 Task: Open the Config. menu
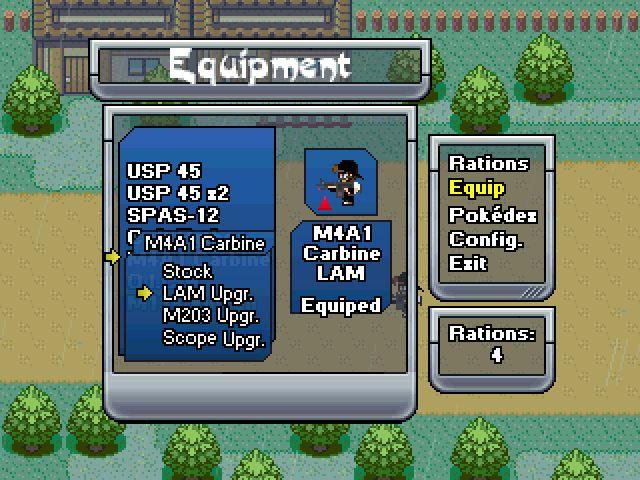[486, 239]
